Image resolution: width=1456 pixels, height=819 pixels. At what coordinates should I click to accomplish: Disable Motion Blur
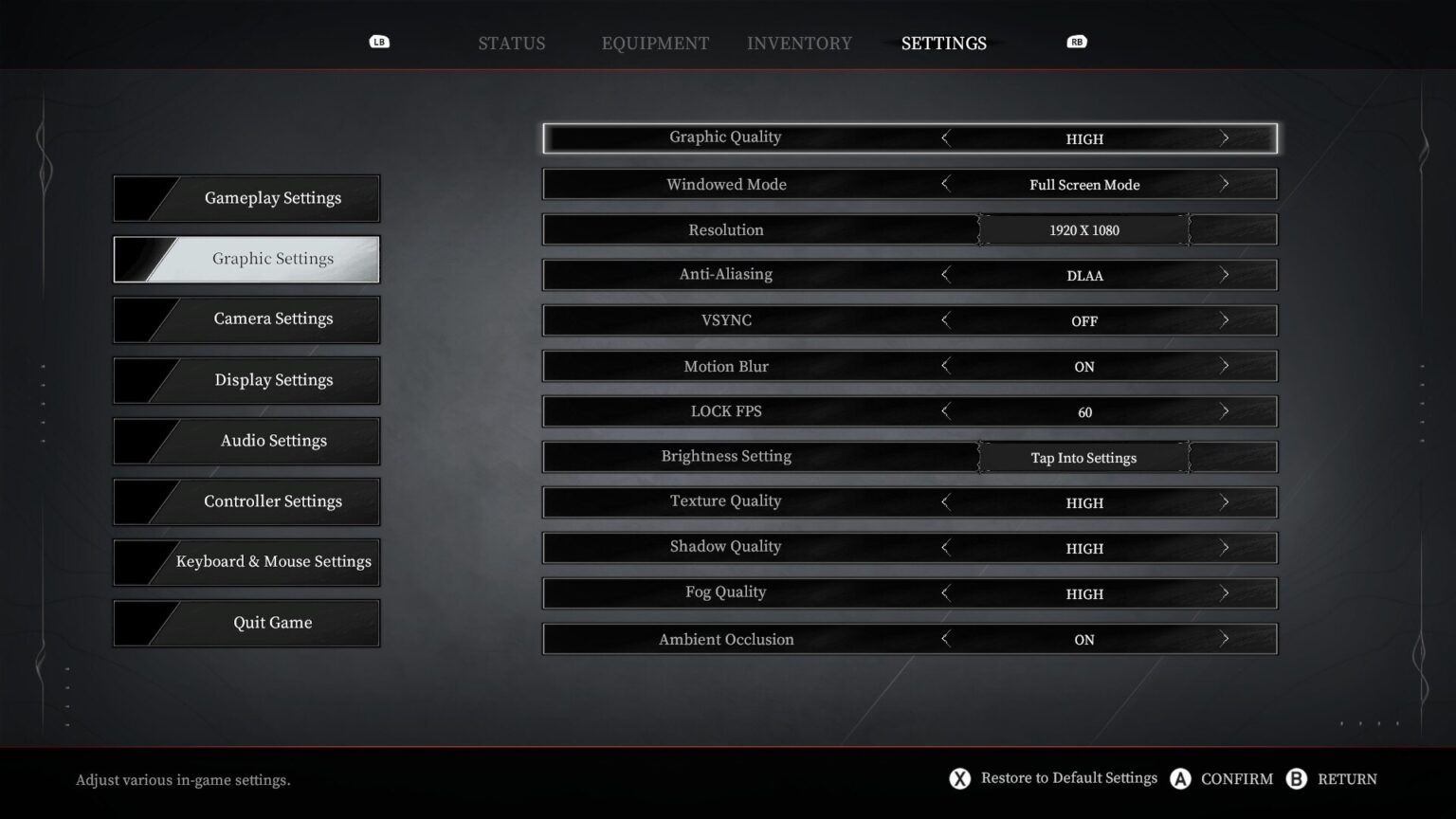click(1226, 366)
